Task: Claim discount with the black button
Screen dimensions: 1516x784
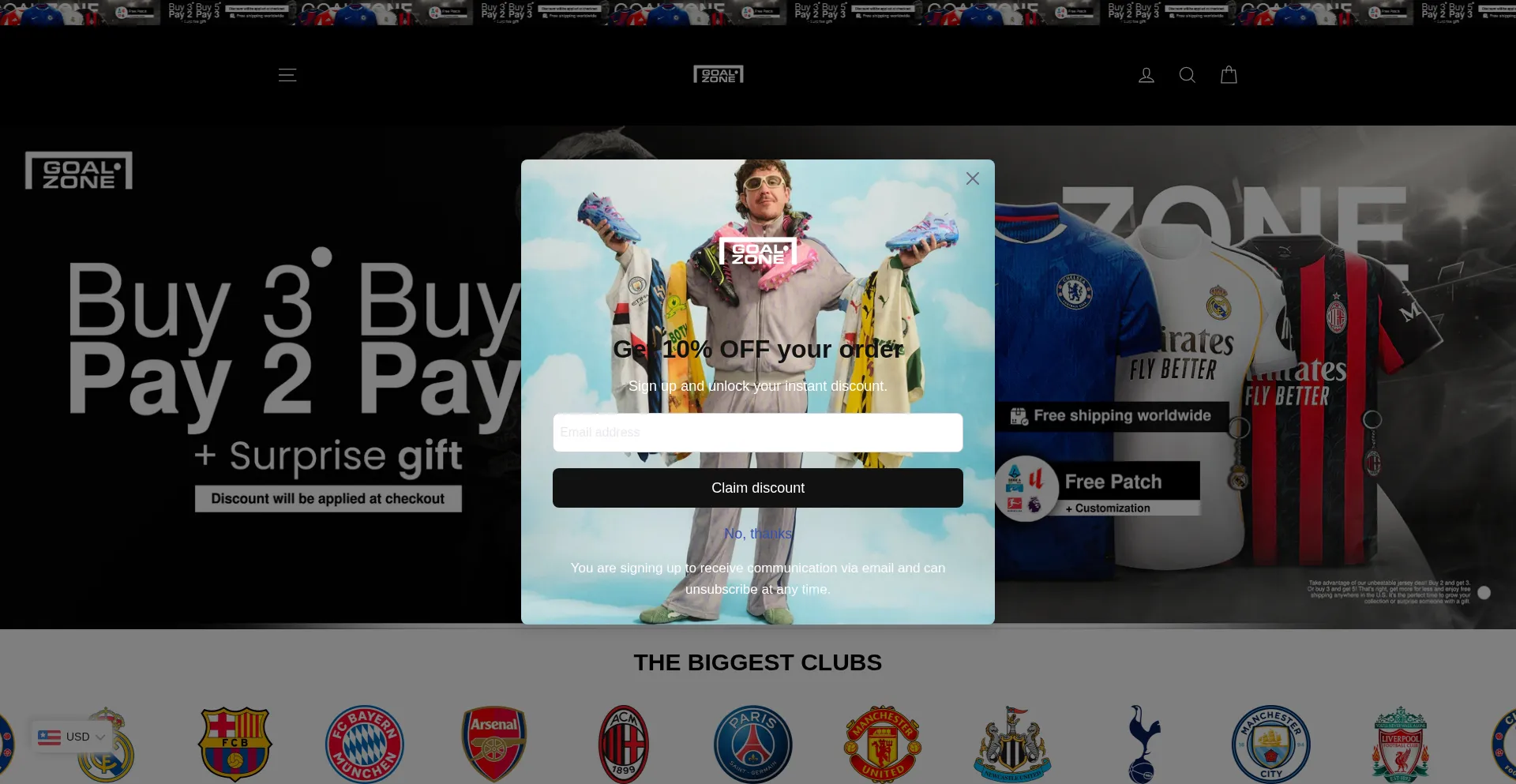Action: click(x=757, y=488)
